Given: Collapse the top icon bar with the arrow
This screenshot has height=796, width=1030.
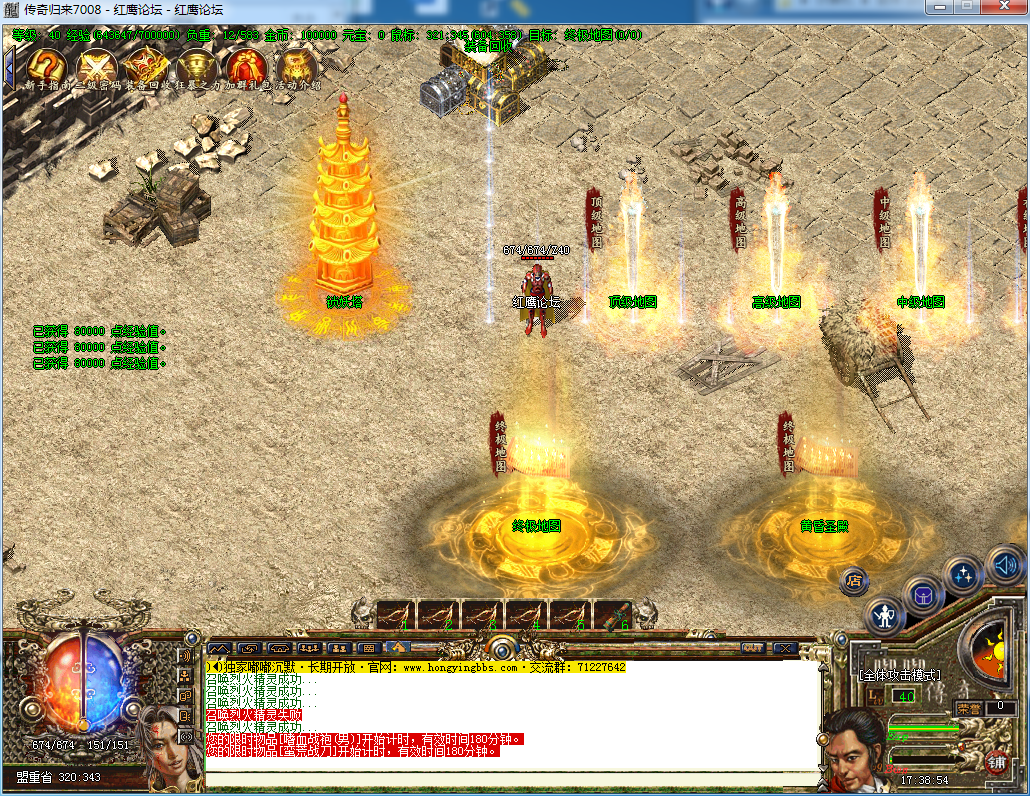Looking at the screenshot, I should point(9,66).
